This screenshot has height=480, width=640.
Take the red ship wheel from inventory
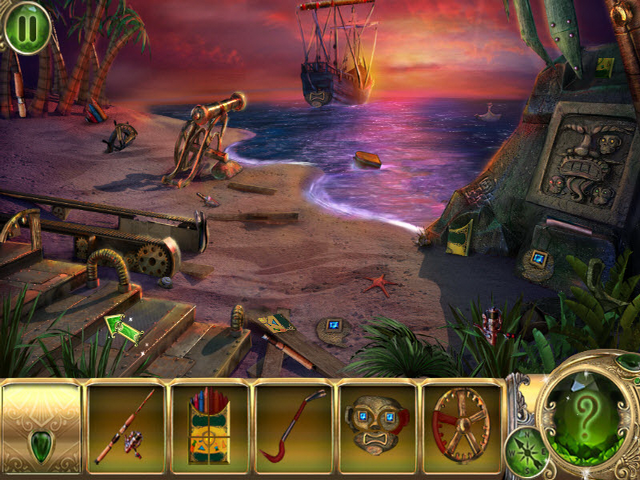click(462, 427)
